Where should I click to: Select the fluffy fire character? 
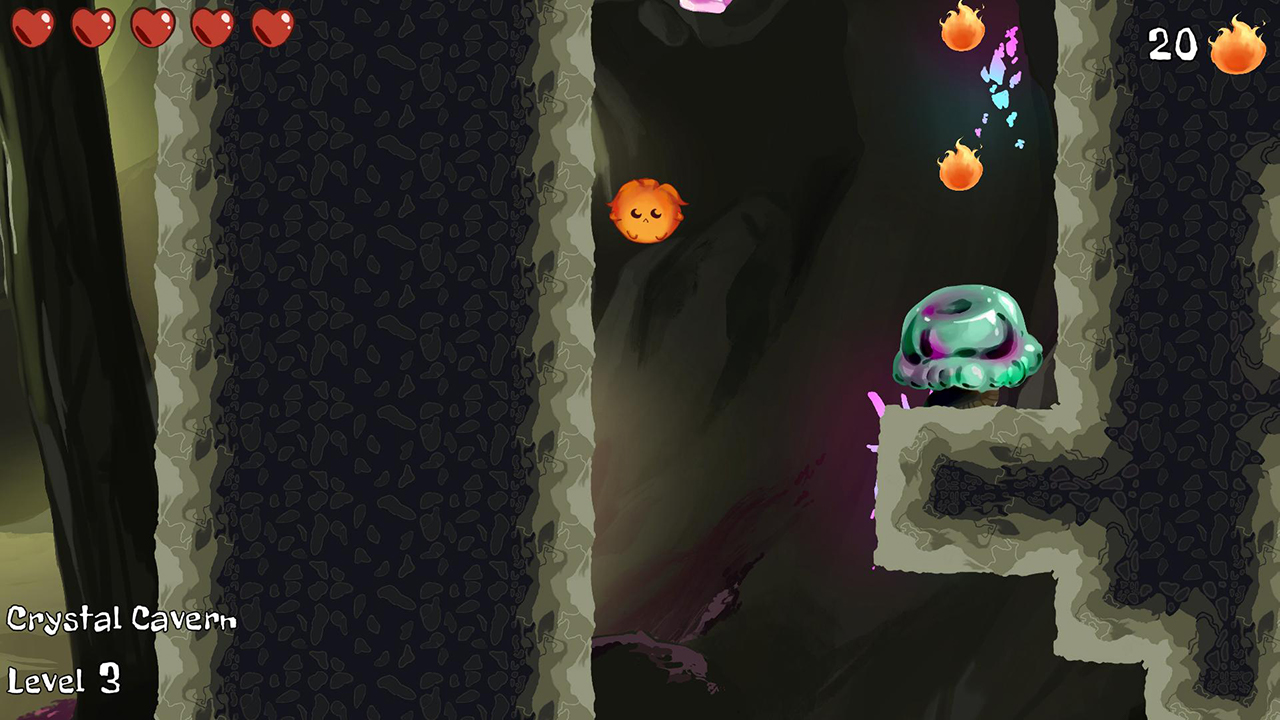click(x=648, y=210)
